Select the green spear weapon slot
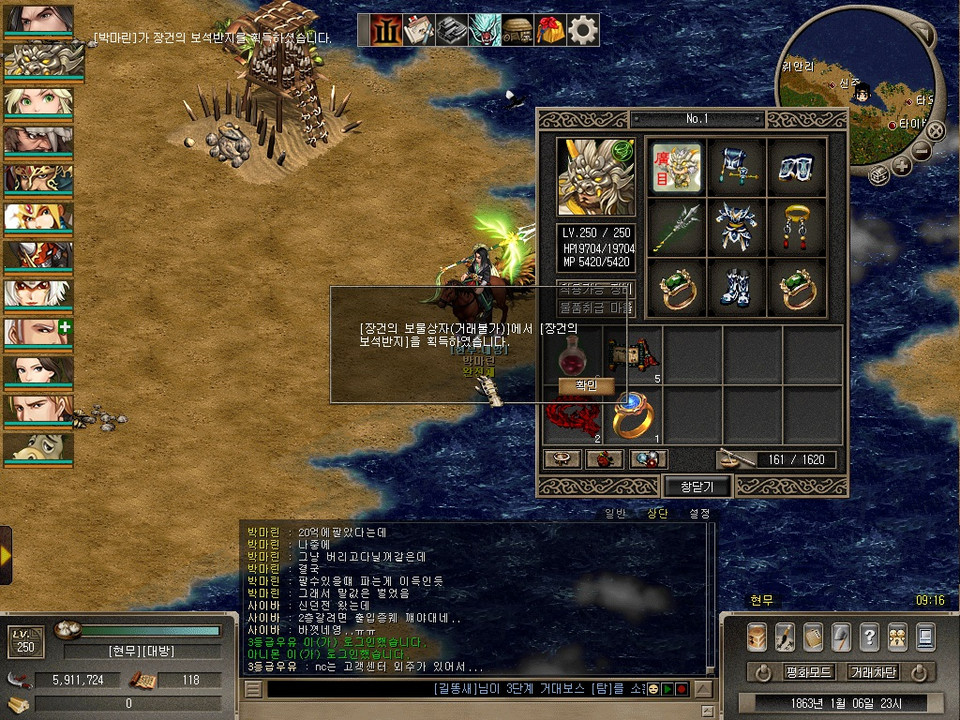 (675, 227)
